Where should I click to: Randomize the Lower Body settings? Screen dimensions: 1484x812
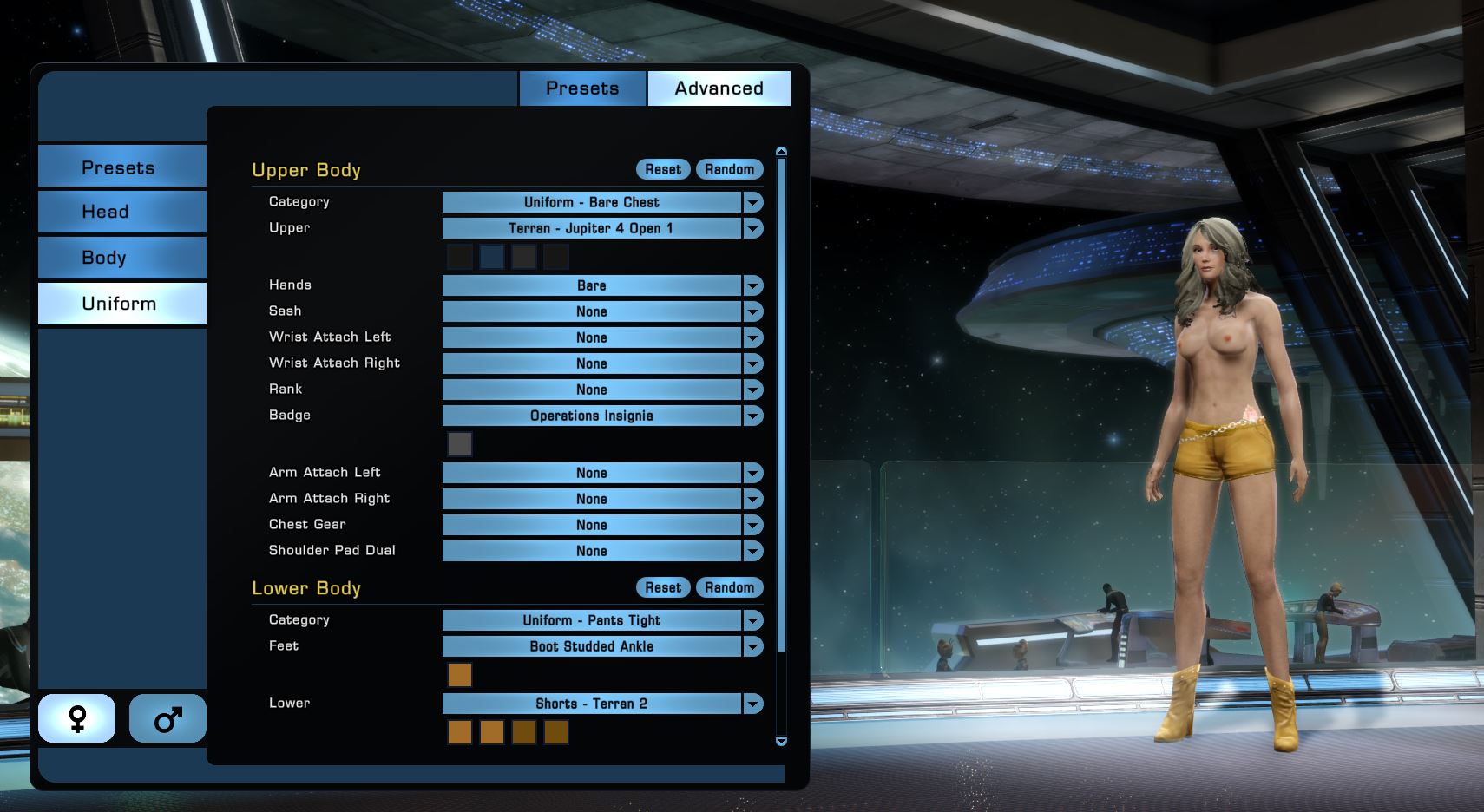point(729,587)
